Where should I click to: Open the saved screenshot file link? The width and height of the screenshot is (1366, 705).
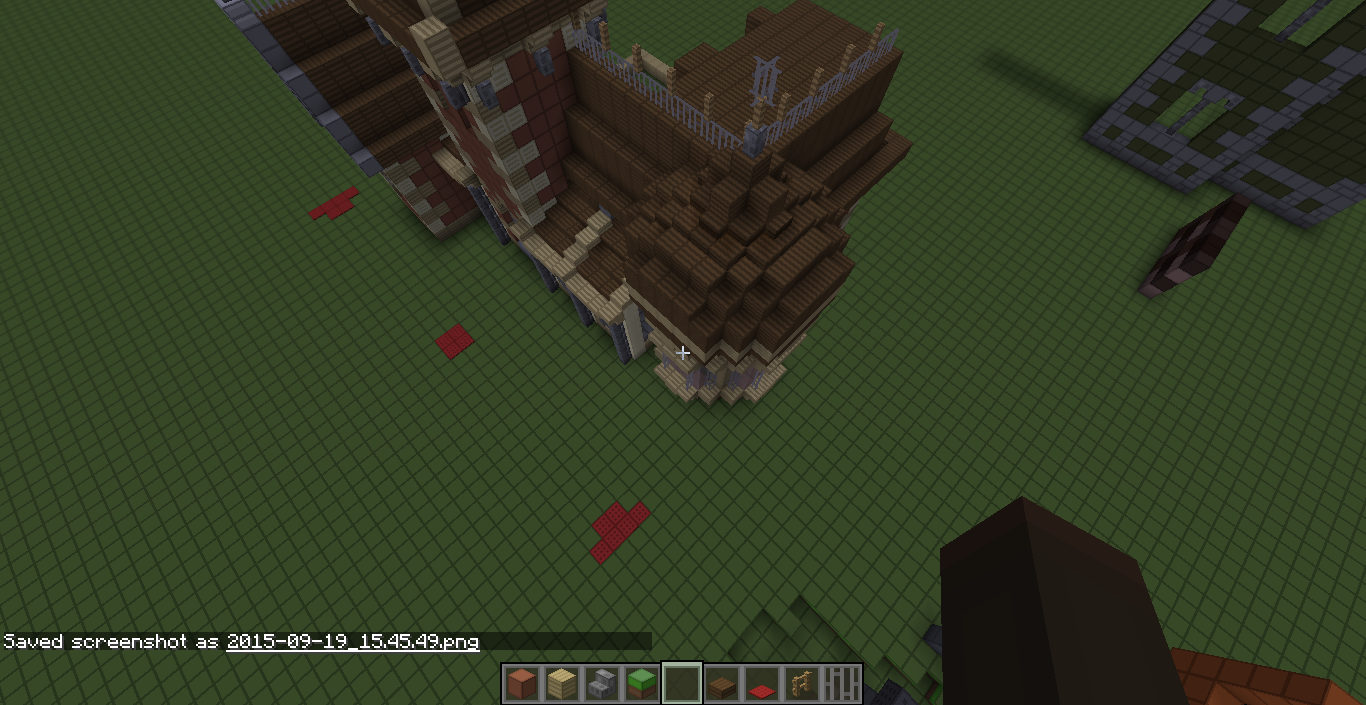click(353, 642)
